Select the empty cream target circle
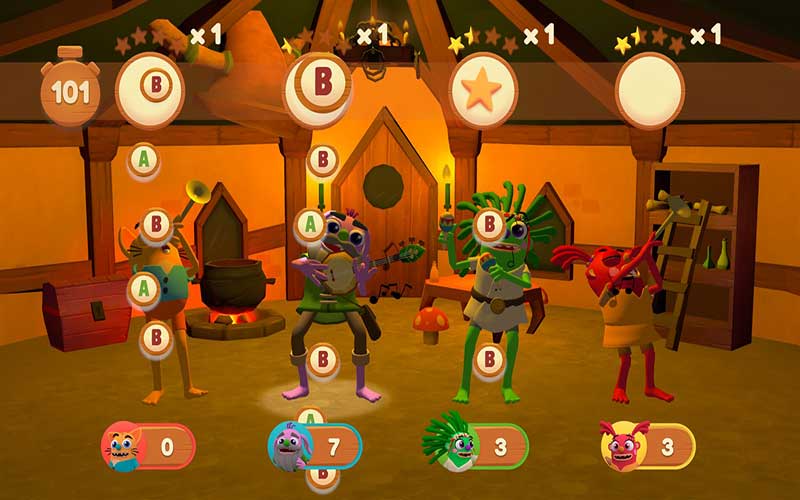Image resolution: width=800 pixels, height=500 pixels. 649,91
